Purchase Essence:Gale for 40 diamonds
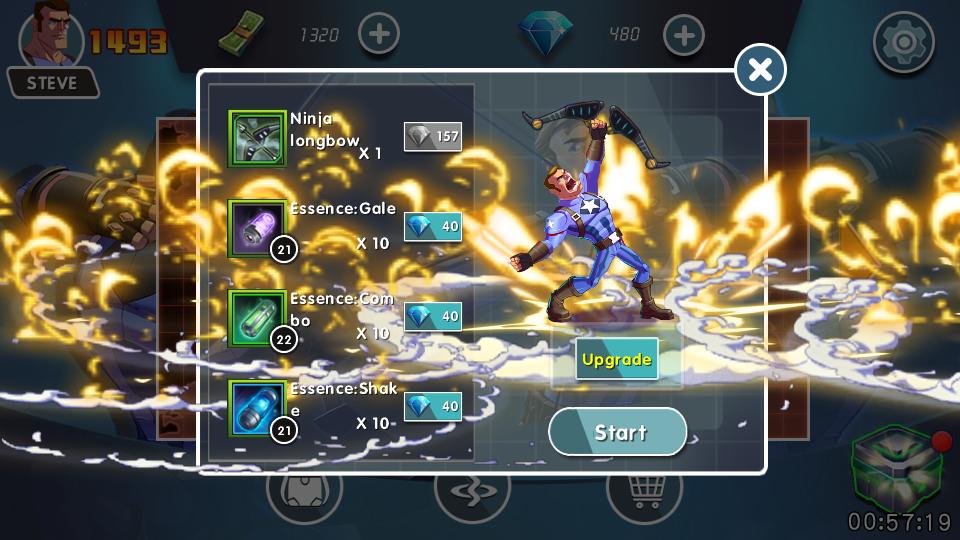Image resolution: width=960 pixels, height=540 pixels. click(x=432, y=227)
